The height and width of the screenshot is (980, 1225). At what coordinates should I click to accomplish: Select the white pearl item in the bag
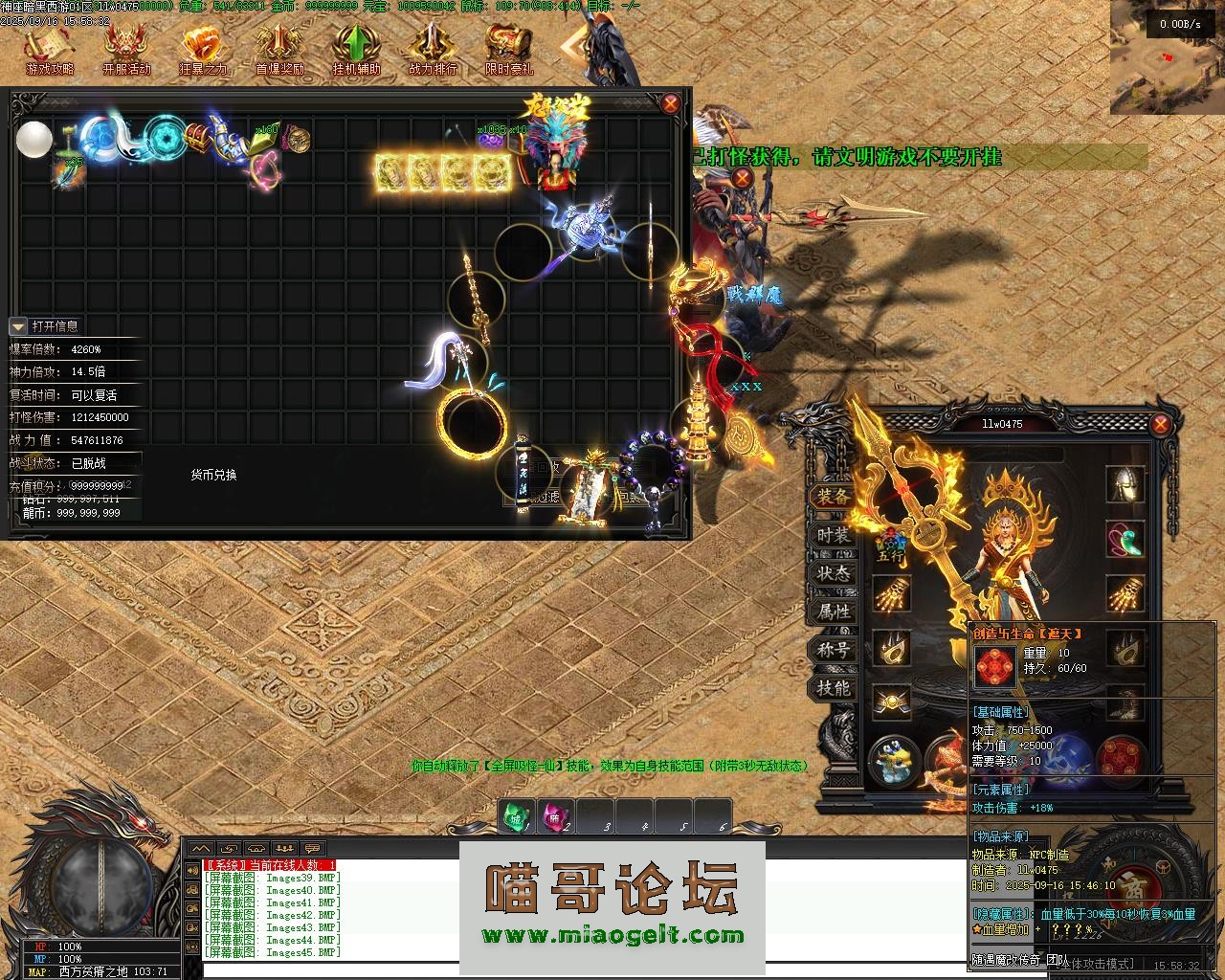[x=34, y=140]
